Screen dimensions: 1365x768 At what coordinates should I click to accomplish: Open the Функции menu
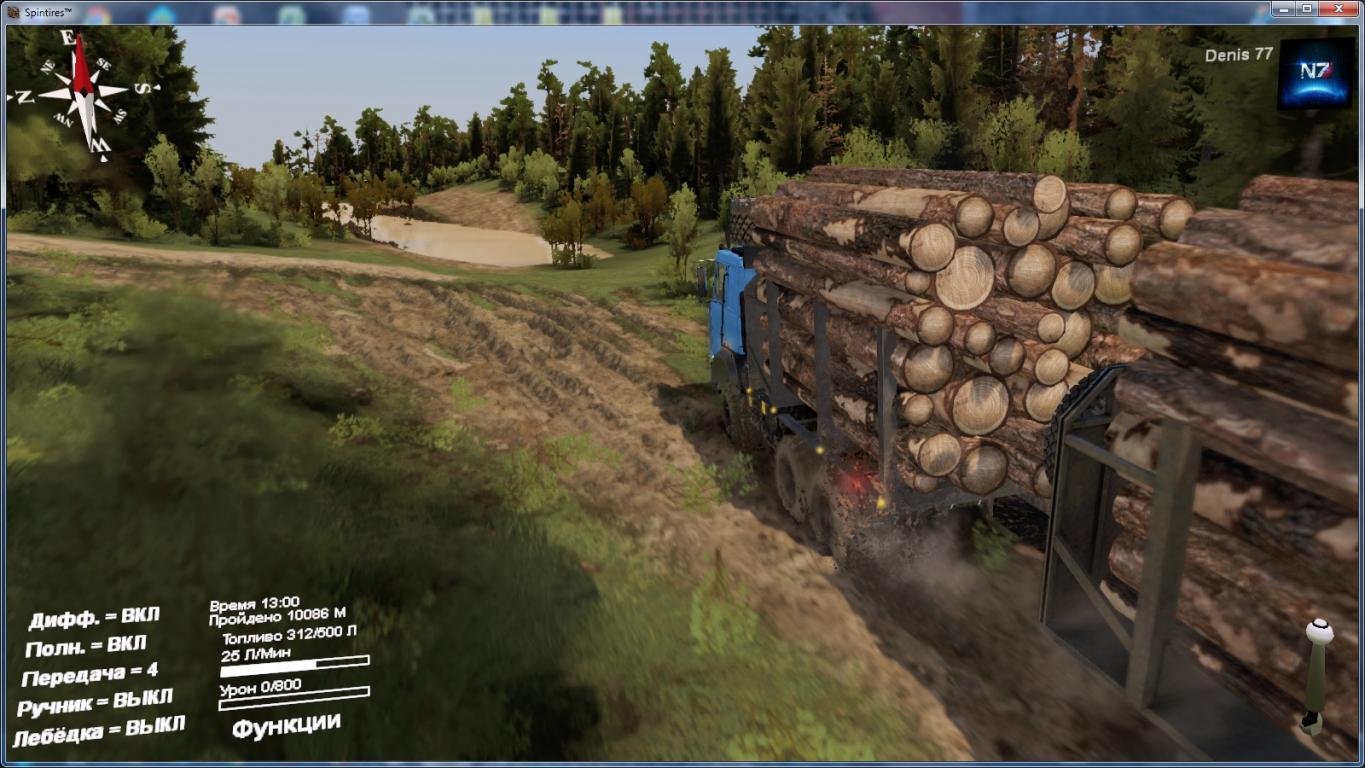click(286, 725)
